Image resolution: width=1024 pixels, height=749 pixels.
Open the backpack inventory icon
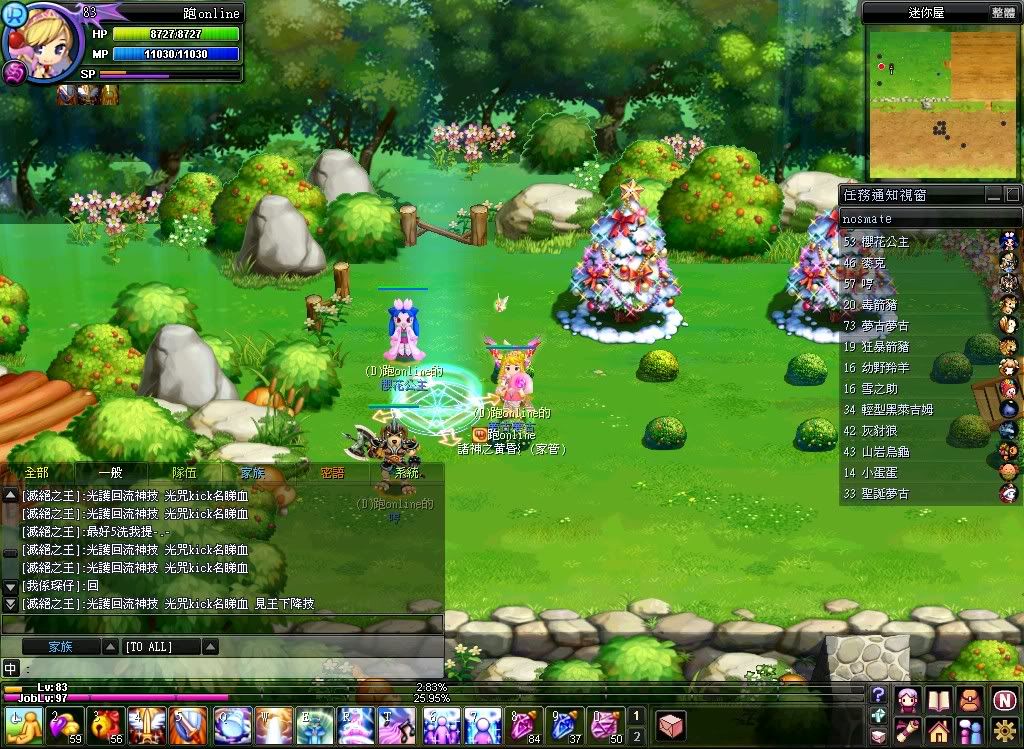[x=972, y=698]
